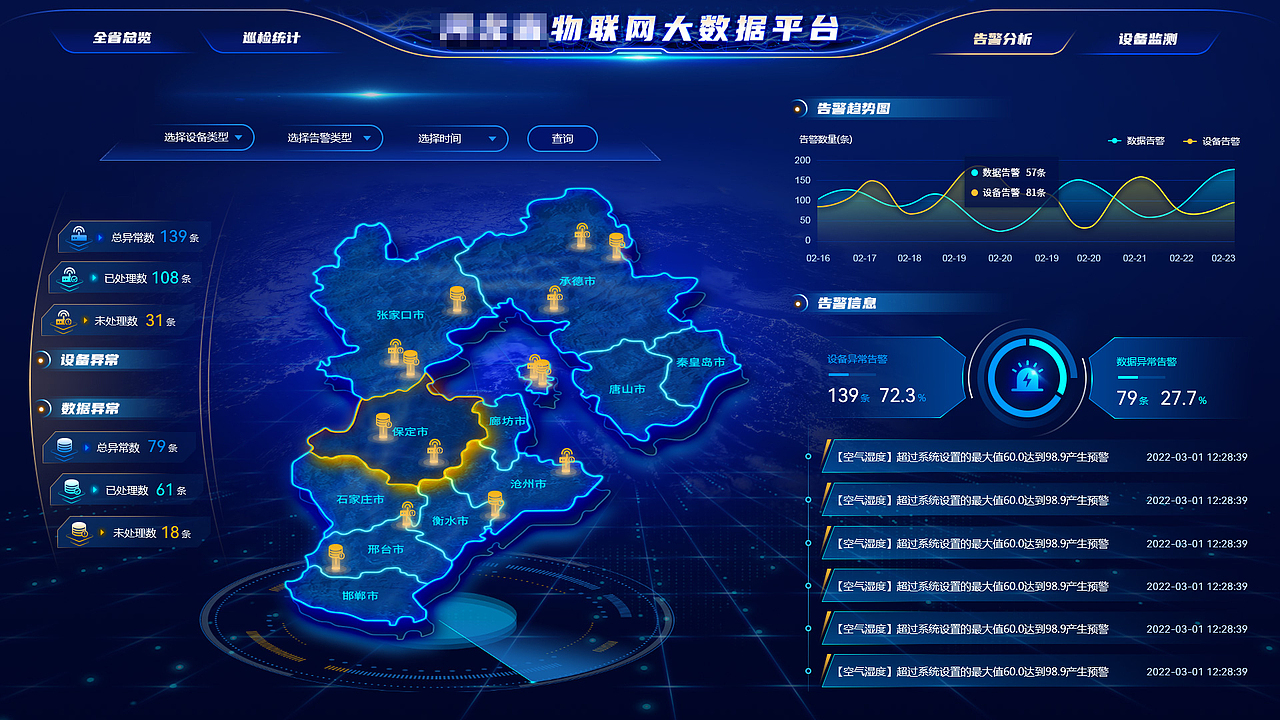
Task: Open the 选择时间 dropdown
Action: [x=456, y=138]
